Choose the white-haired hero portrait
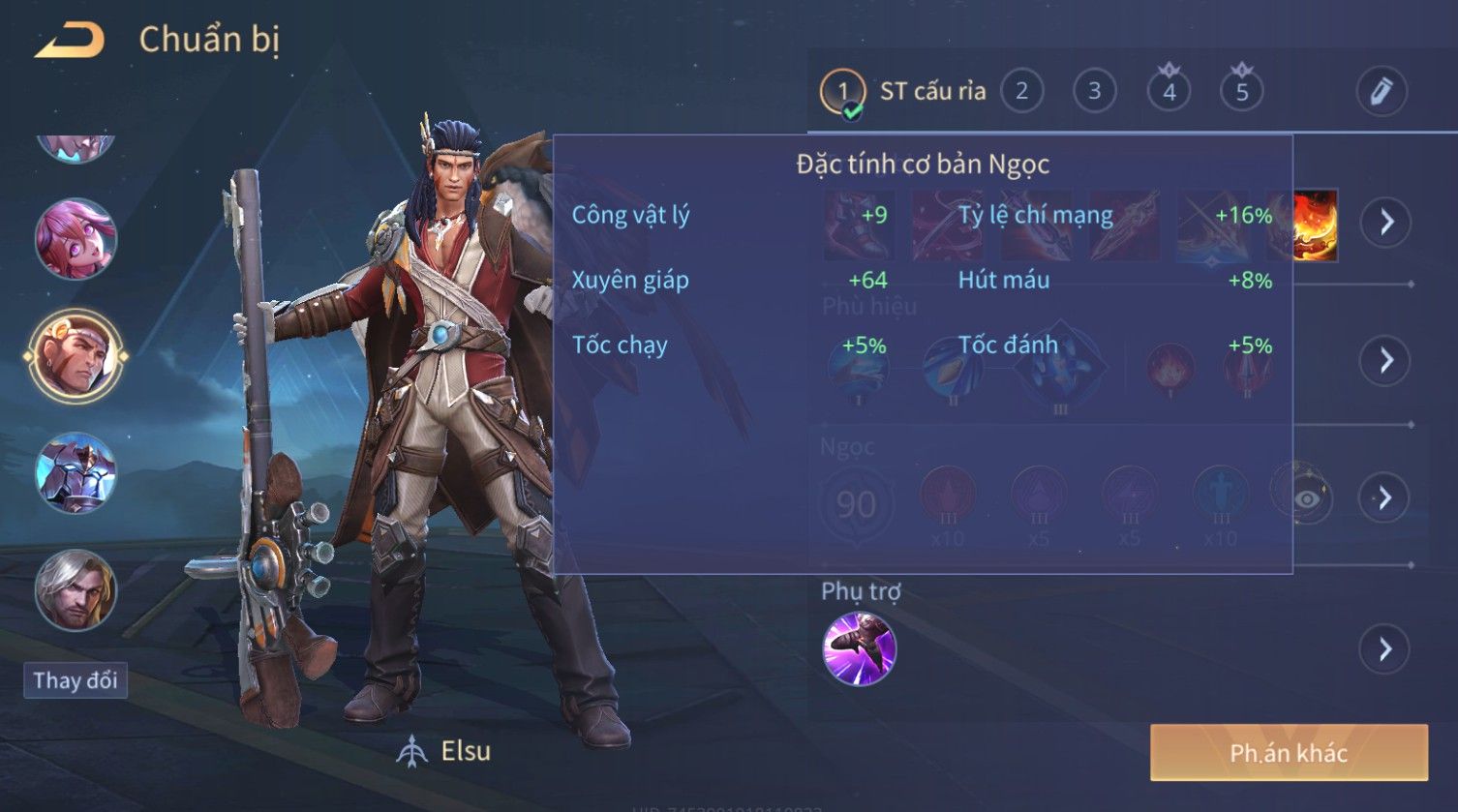This screenshot has width=1458, height=812. coord(76,589)
